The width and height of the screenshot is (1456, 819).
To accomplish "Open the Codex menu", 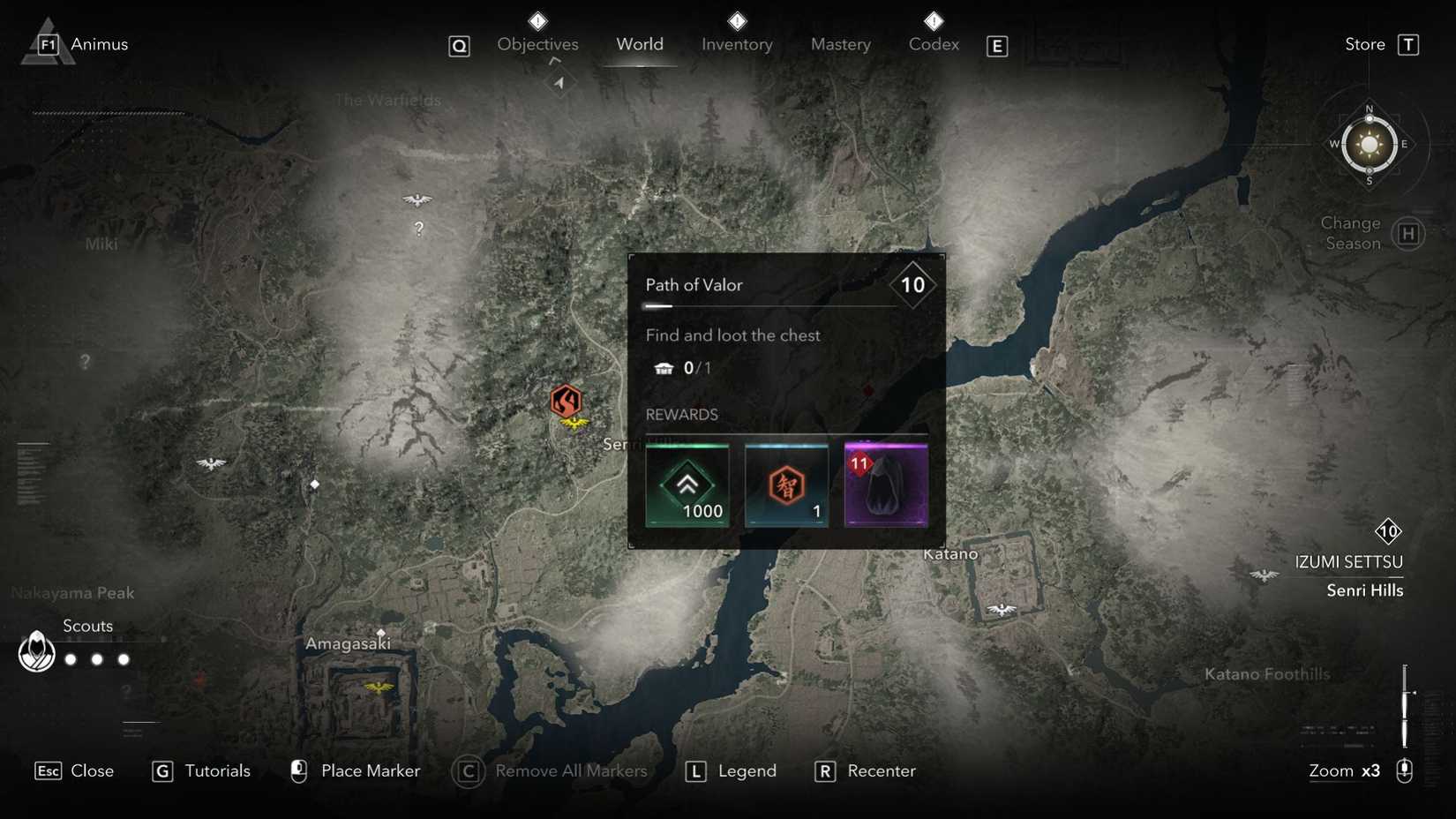I will 933,44.
